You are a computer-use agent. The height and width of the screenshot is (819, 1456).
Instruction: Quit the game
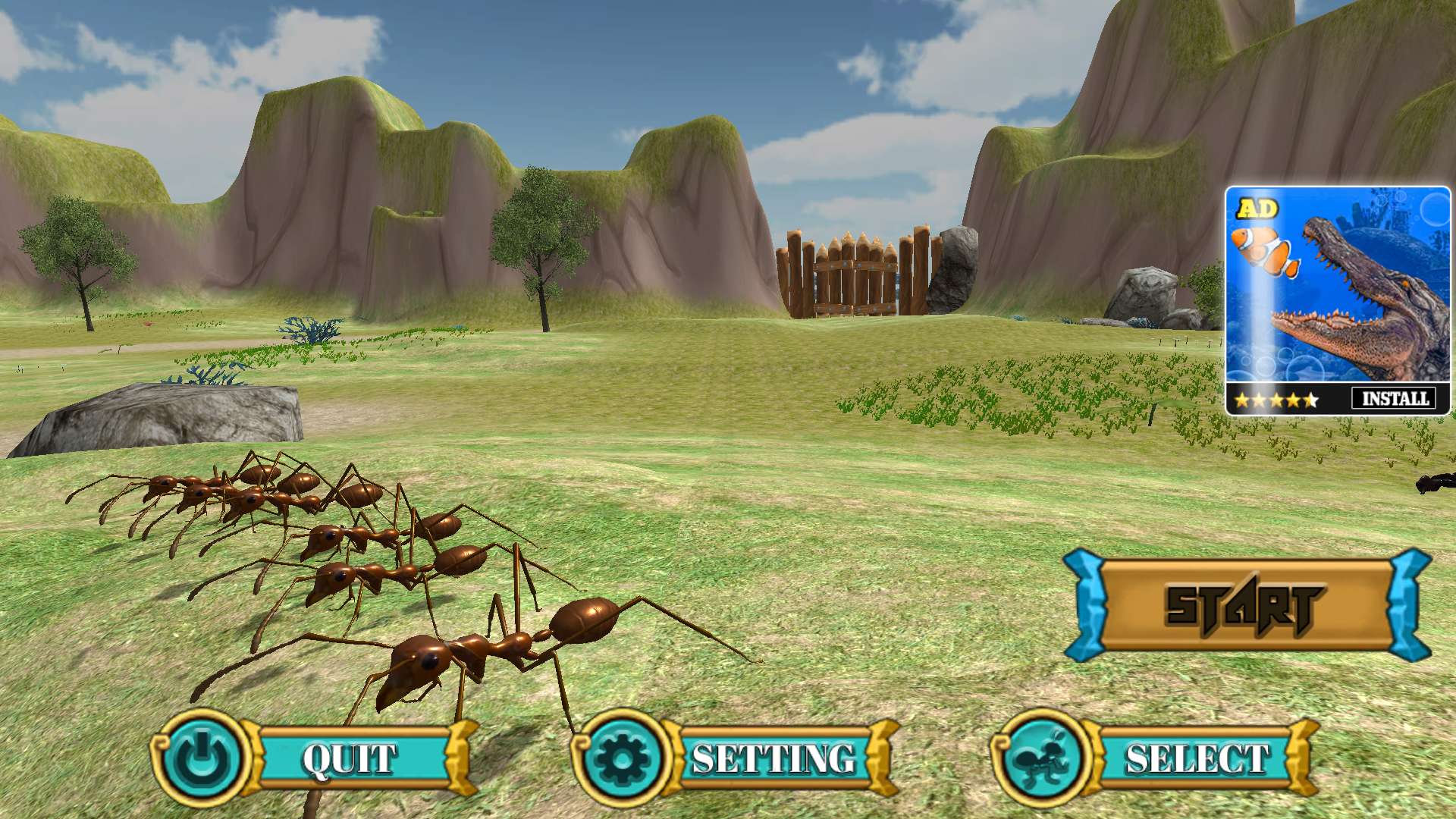tap(350, 758)
